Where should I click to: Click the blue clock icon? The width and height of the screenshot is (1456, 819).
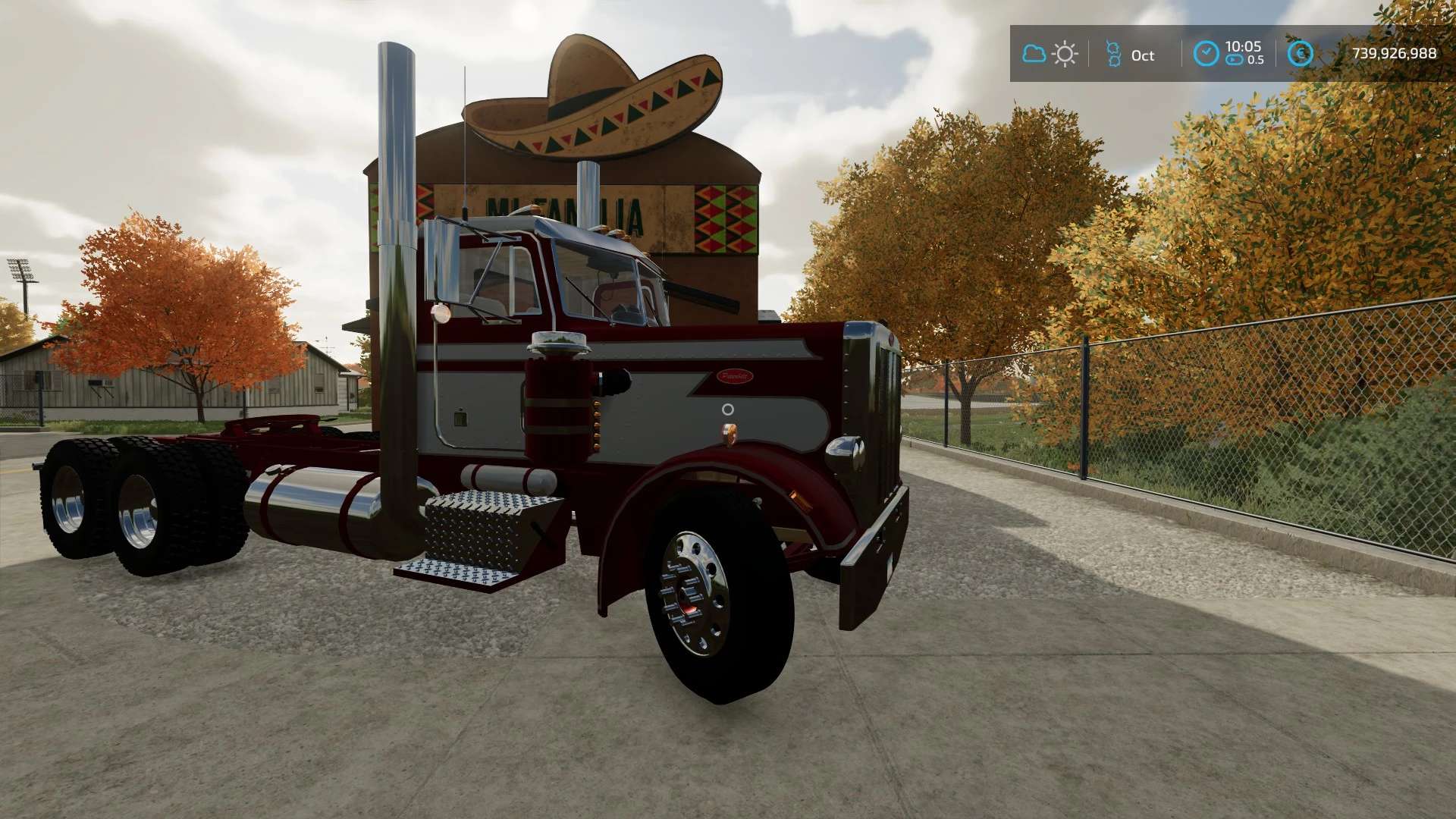(x=1206, y=53)
